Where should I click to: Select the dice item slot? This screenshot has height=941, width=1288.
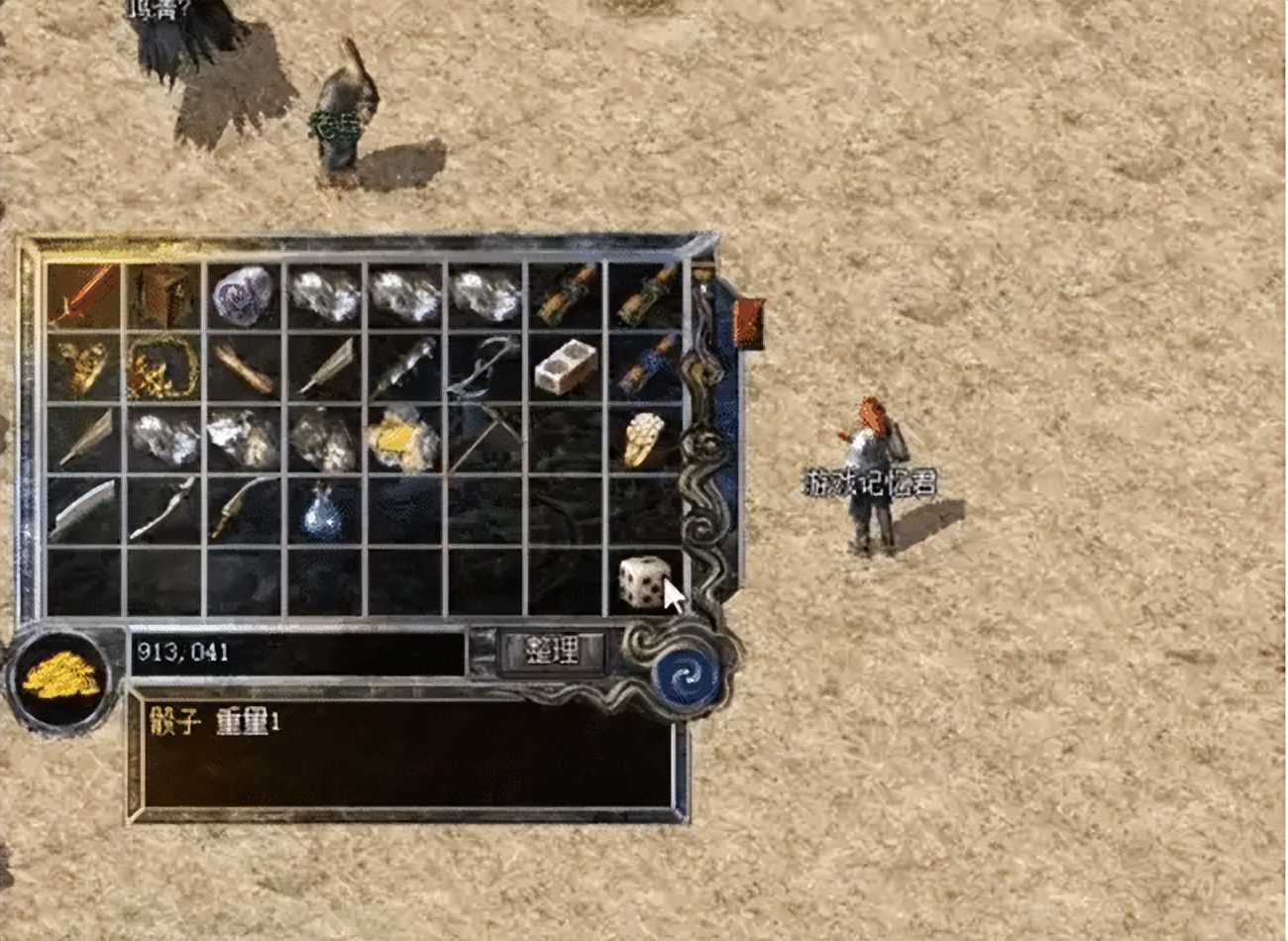645,581
